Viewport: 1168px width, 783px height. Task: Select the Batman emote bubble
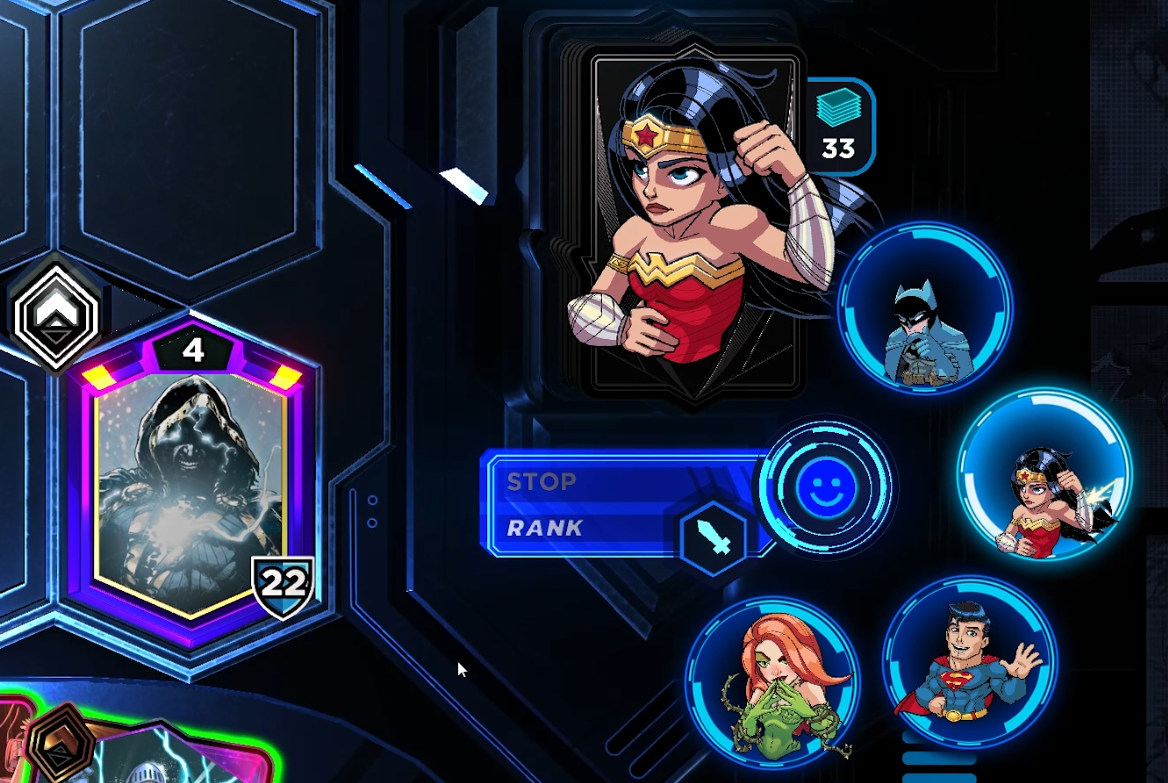pos(925,306)
